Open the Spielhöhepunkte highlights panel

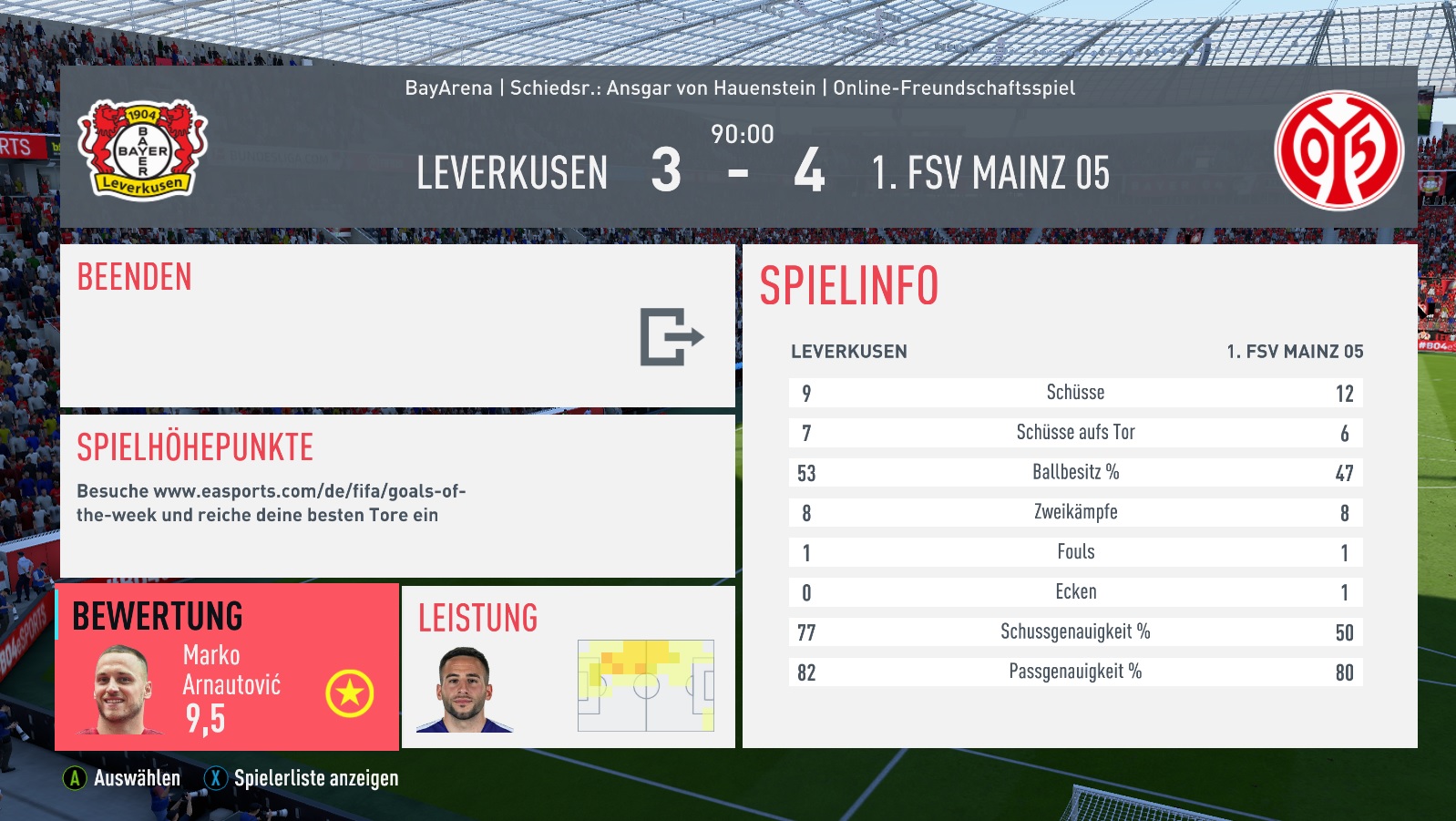[x=397, y=496]
